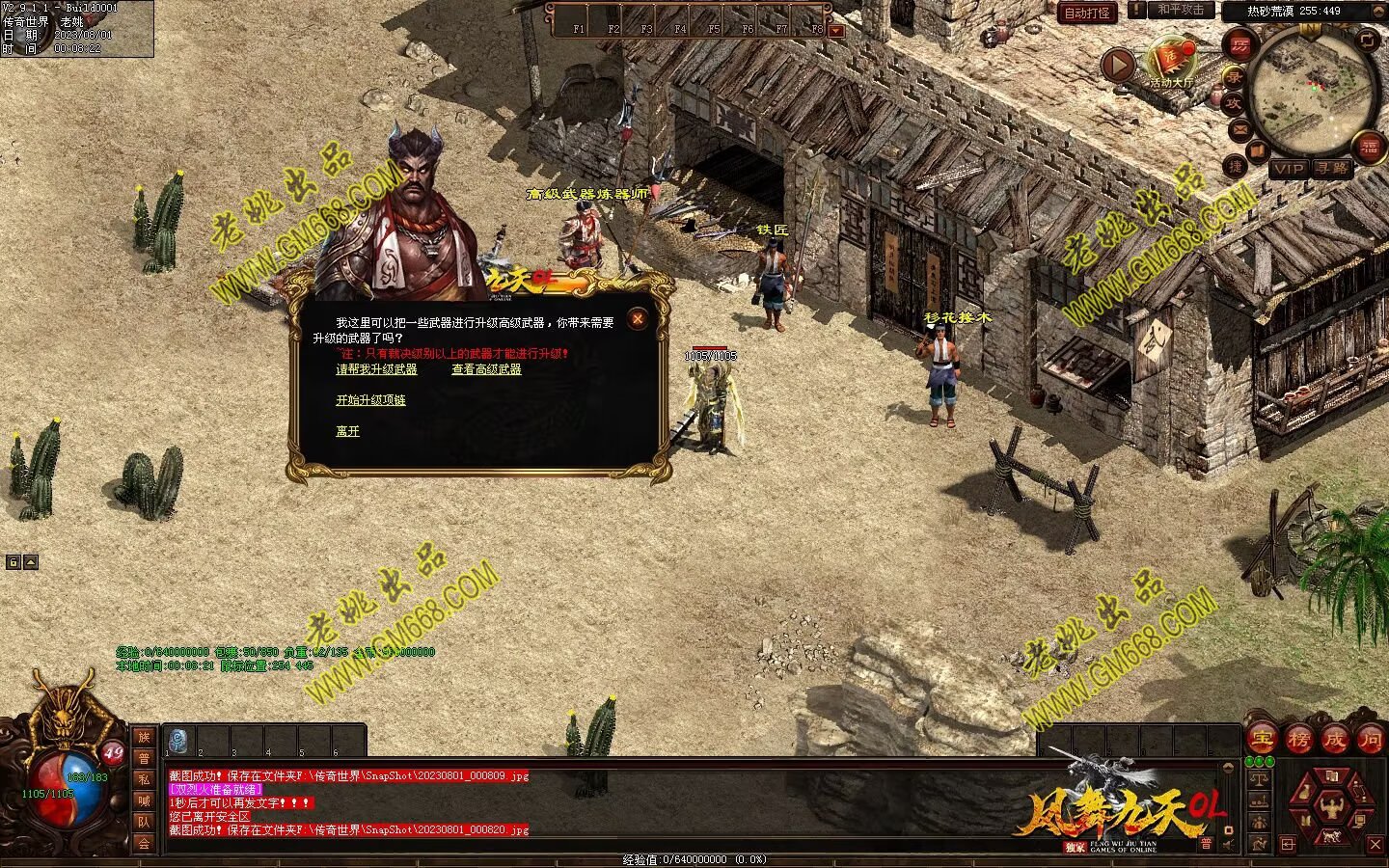Choose 开始升级项链 option
Viewport: 1389px width, 868px height.
click(370, 400)
